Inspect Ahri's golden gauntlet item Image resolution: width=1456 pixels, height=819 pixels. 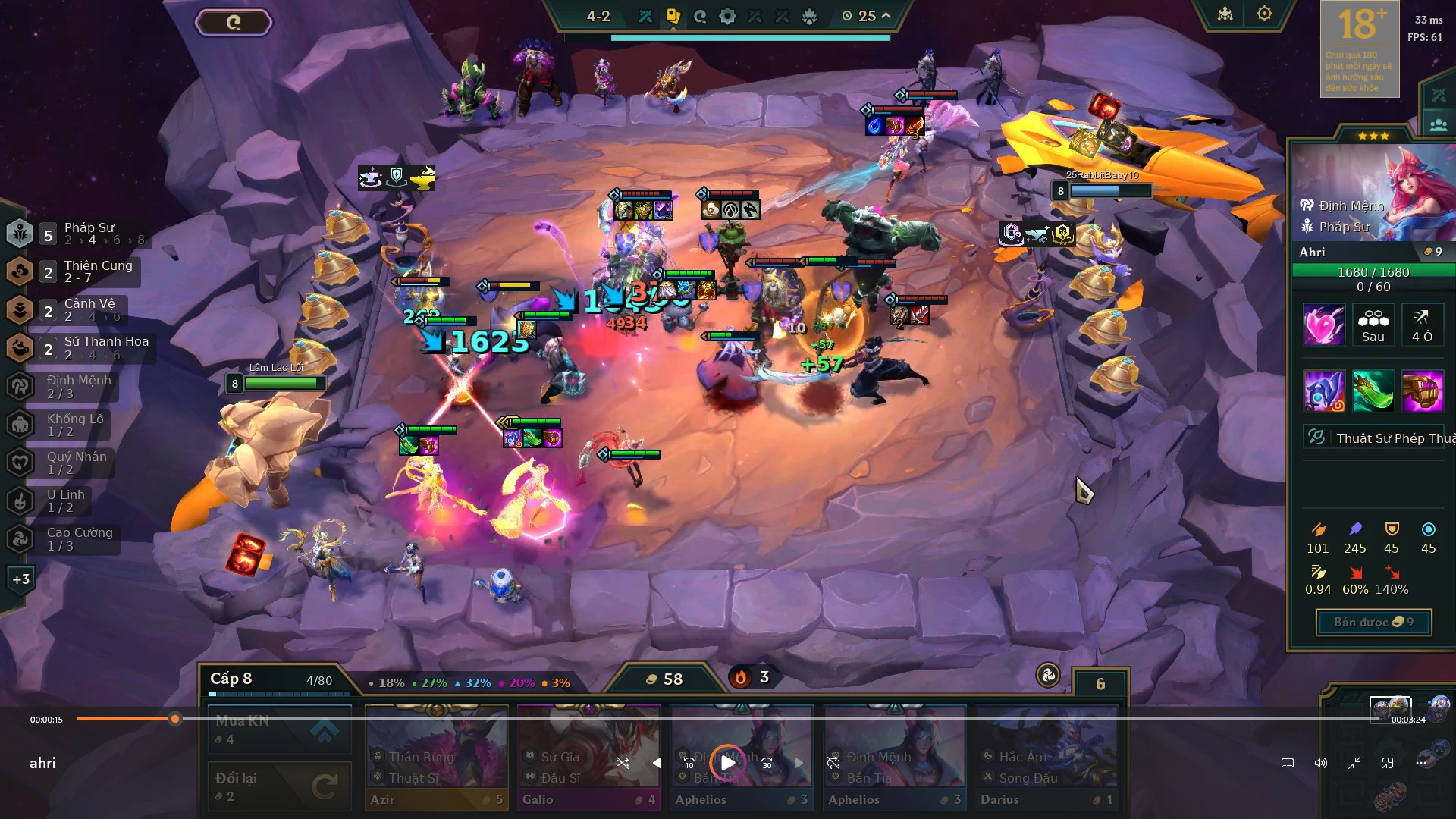click(1423, 391)
